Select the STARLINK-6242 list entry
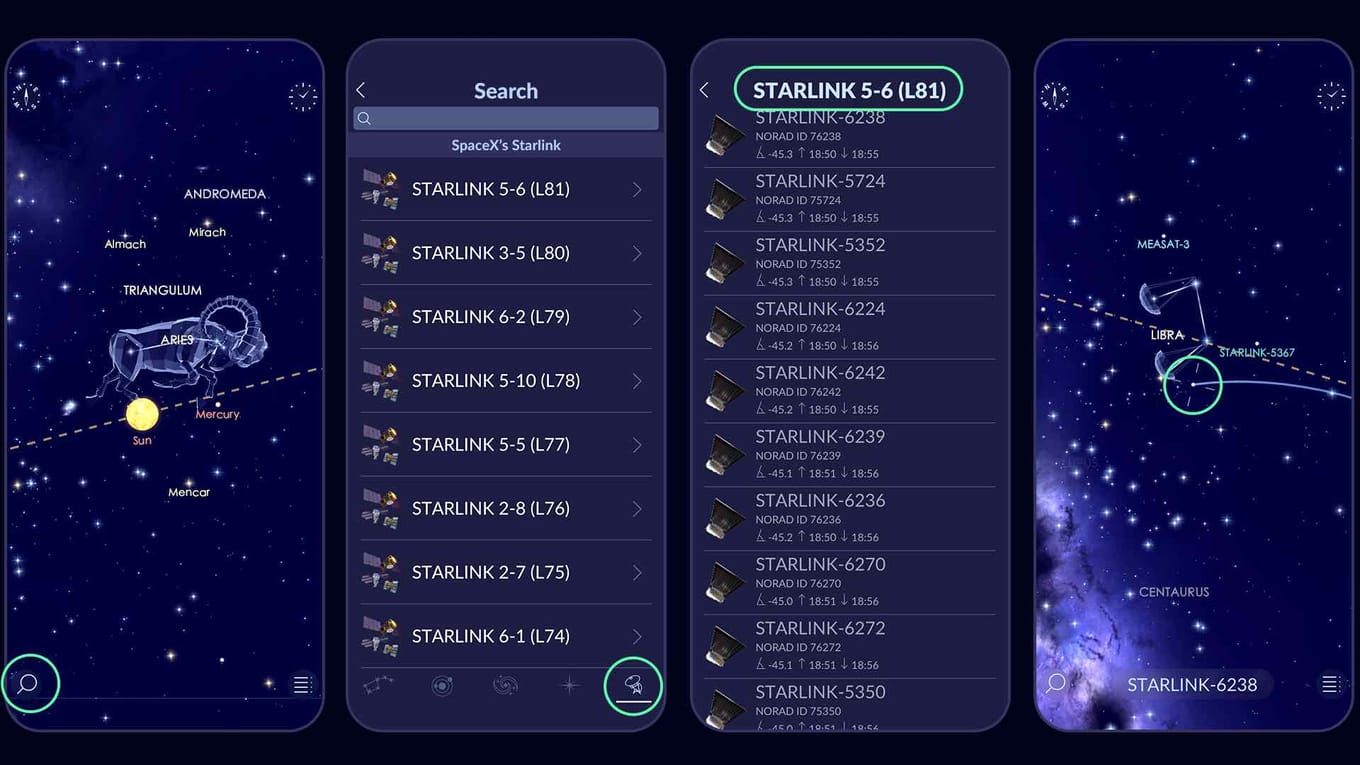This screenshot has height=765, width=1360. coord(848,390)
